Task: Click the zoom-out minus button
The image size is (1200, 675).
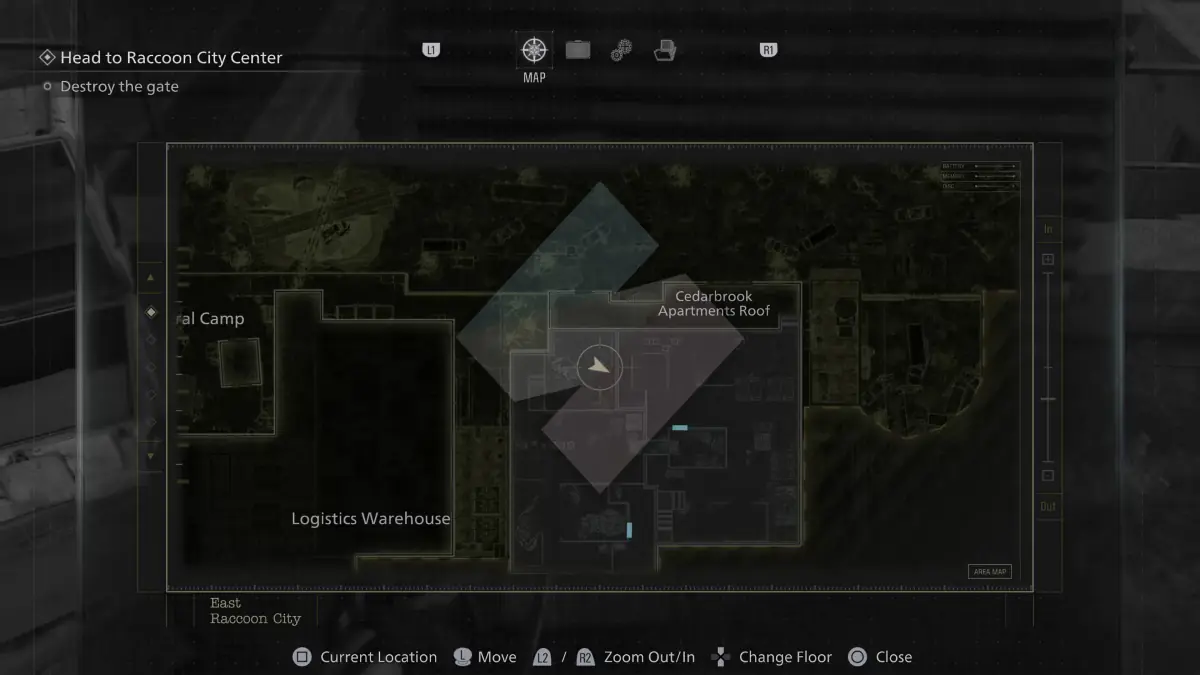Action: point(1048,476)
